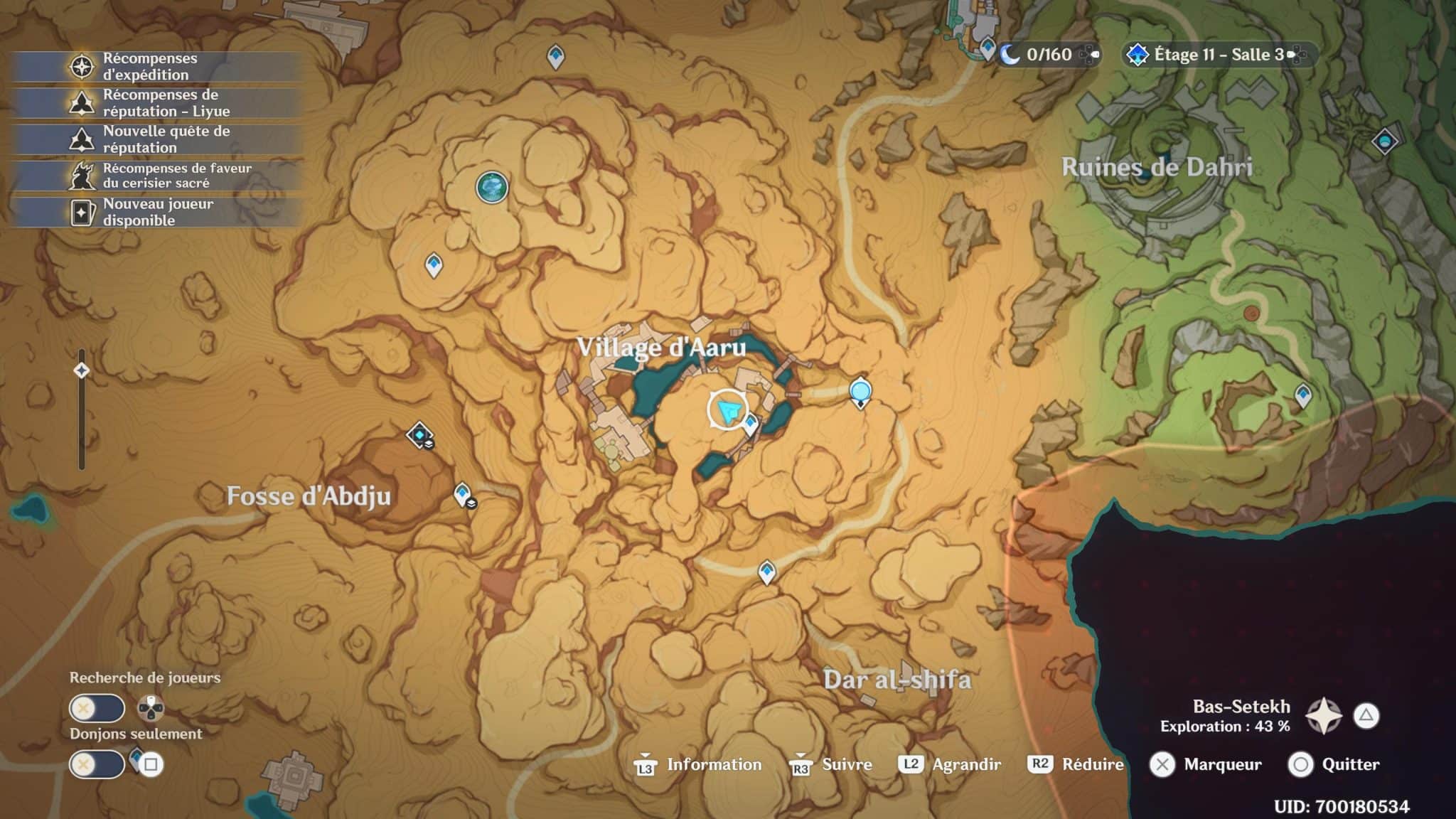1456x819 pixels.
Task: Click the teleport waypoint near Ruines de Dahri
Action: click(x=1383, y=142)
